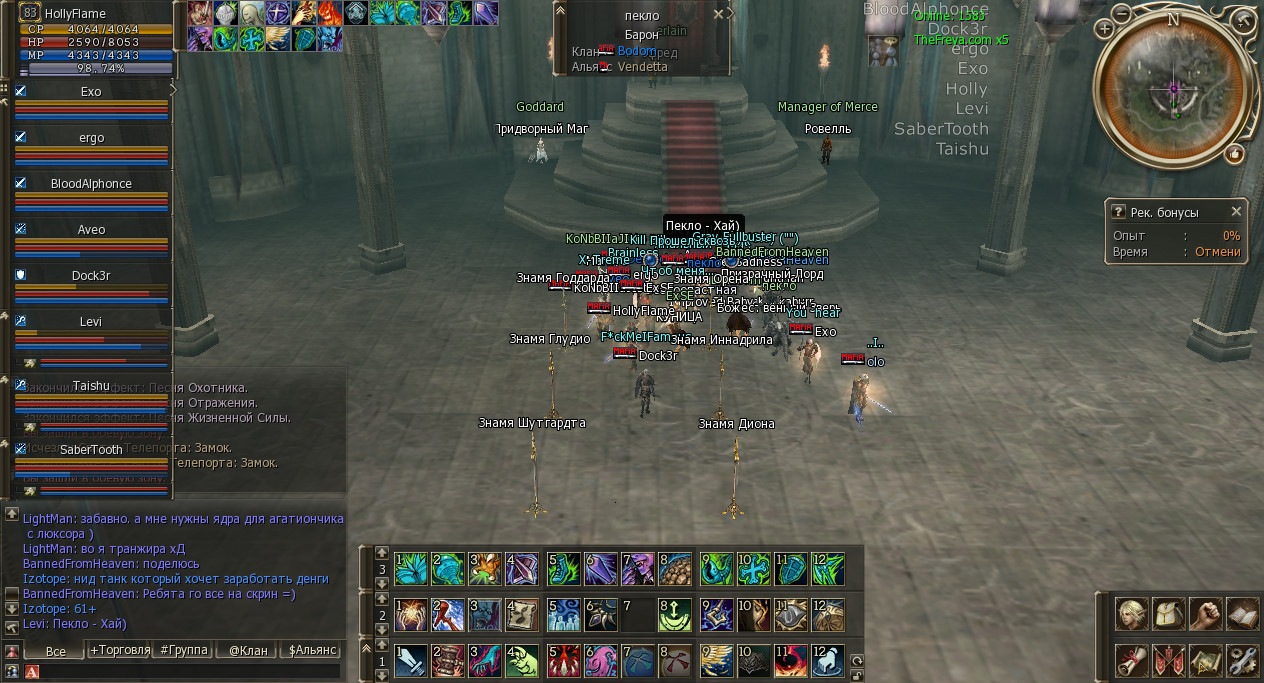This screenshot has width=1264, height=683.
Task: Click the thumbs-up recommendation button by minimap
Action: (x=1235, y=153)
